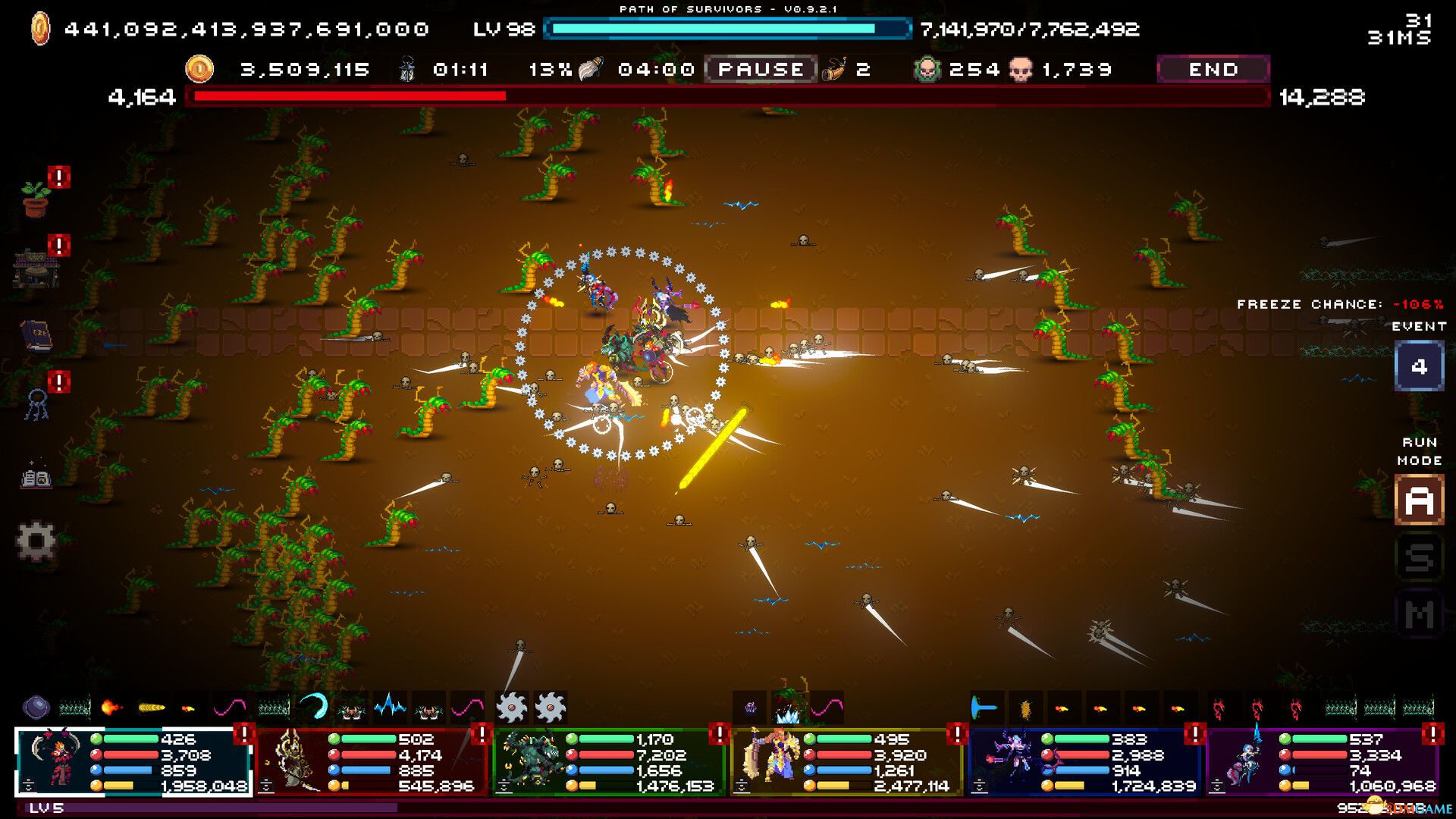Image resolution: width=1456 pixels, height=819 pixels.
Task: Click the lantern timer icon
Action: 408,69
